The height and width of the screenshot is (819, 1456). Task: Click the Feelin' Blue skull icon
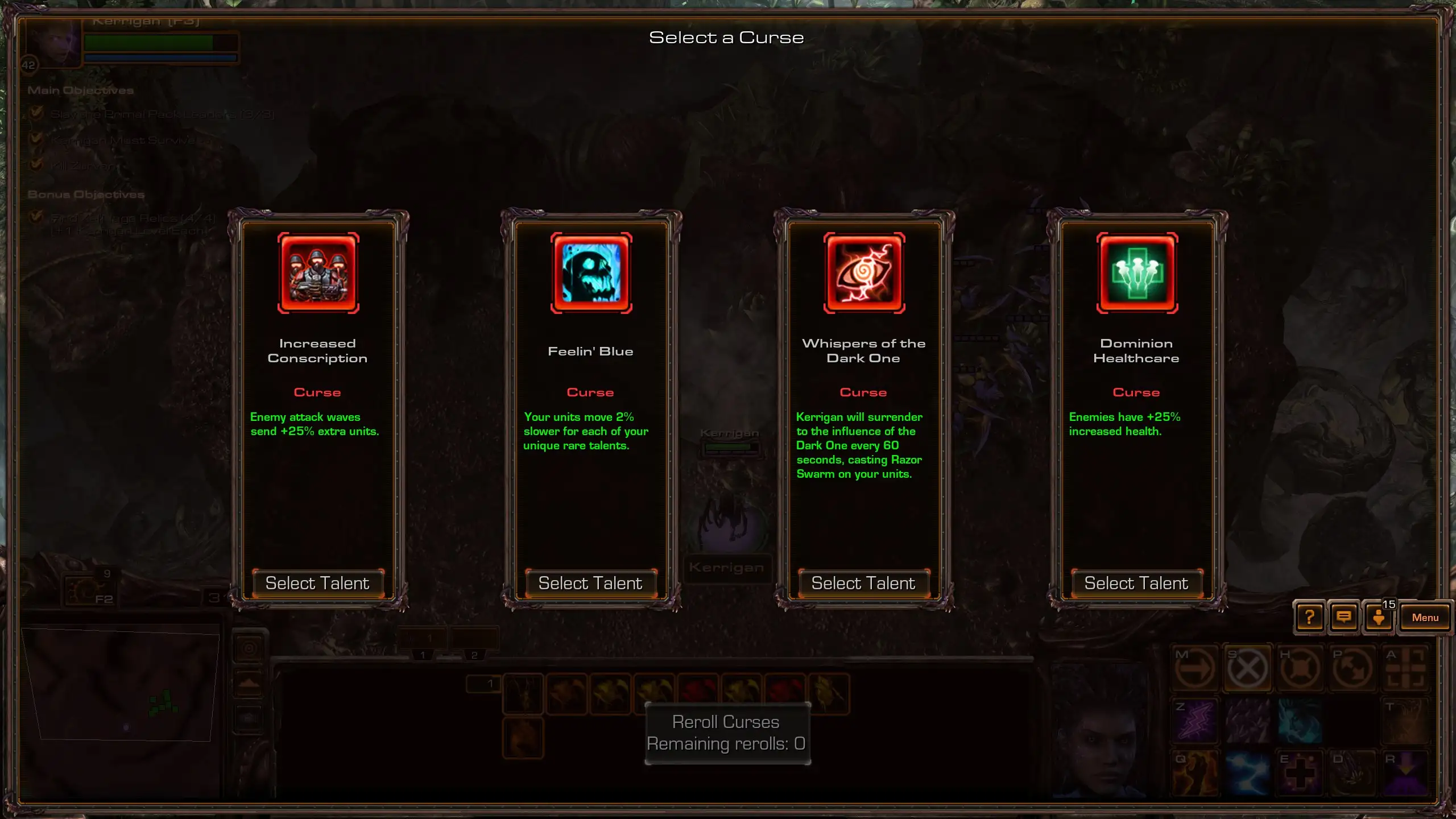591,272
